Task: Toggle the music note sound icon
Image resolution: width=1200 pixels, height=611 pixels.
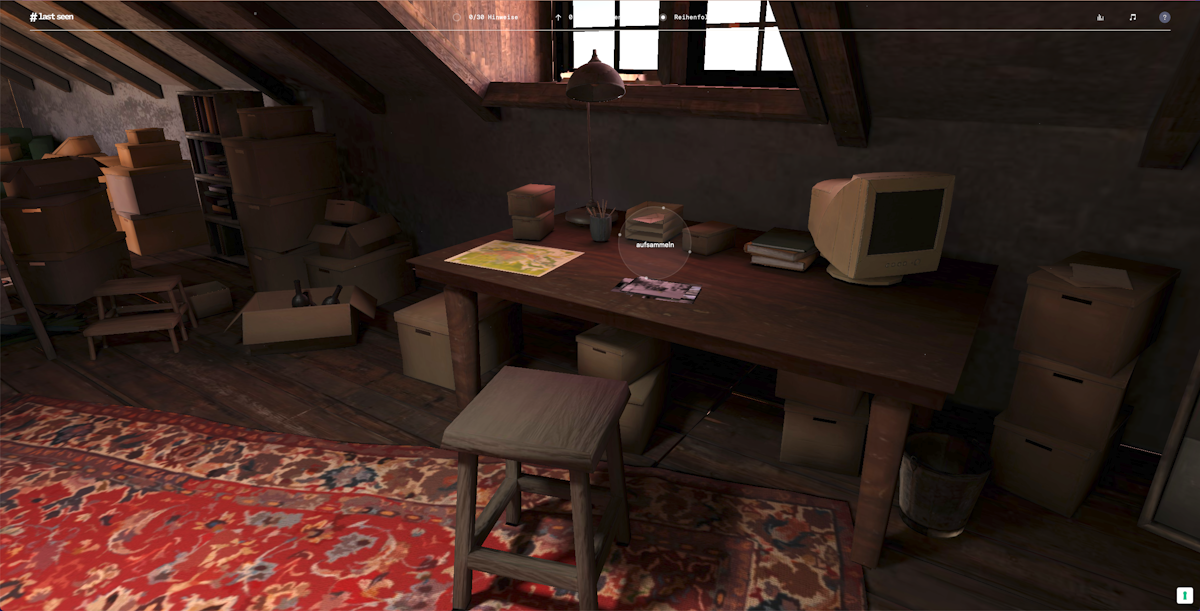Action: [x=1132, y=17]
